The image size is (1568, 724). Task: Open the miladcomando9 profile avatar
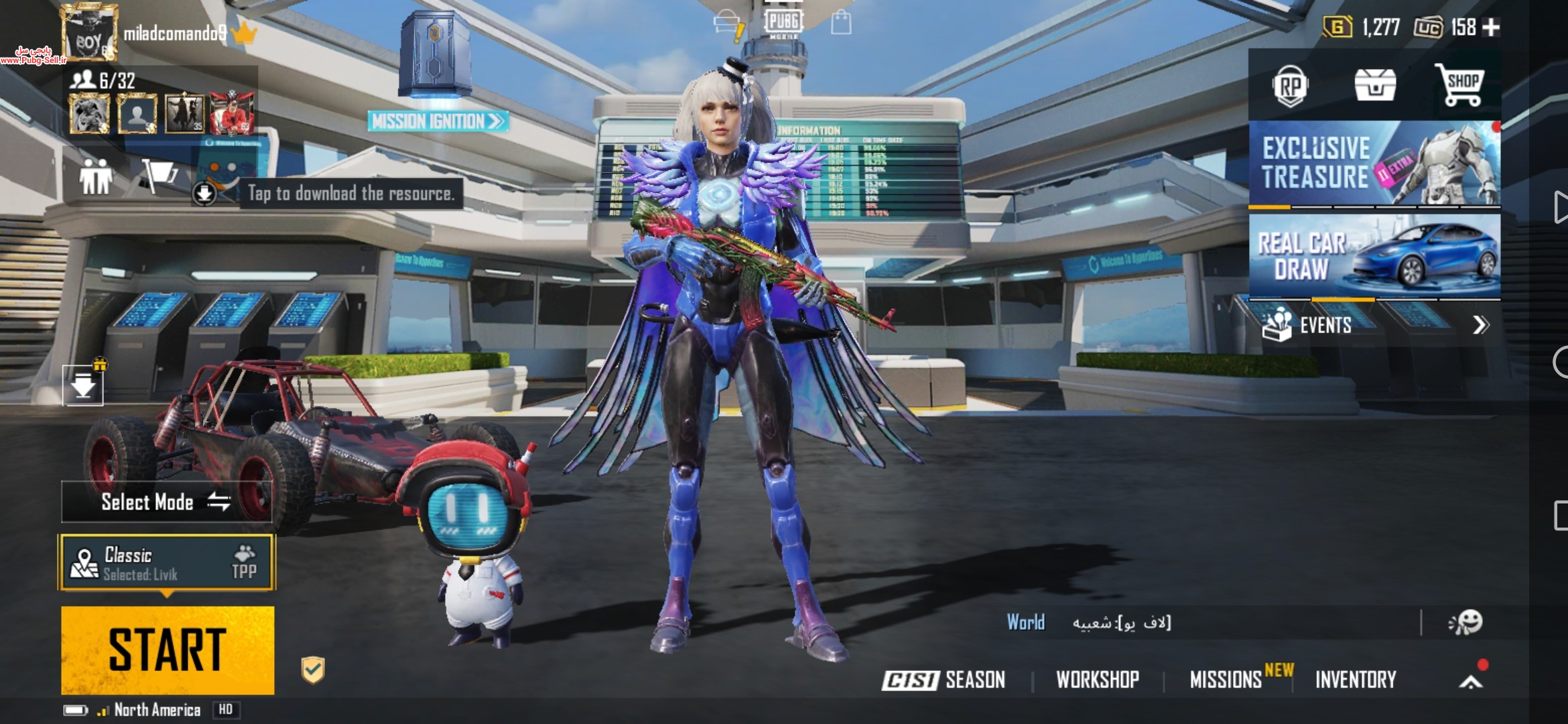coord(89,34)
